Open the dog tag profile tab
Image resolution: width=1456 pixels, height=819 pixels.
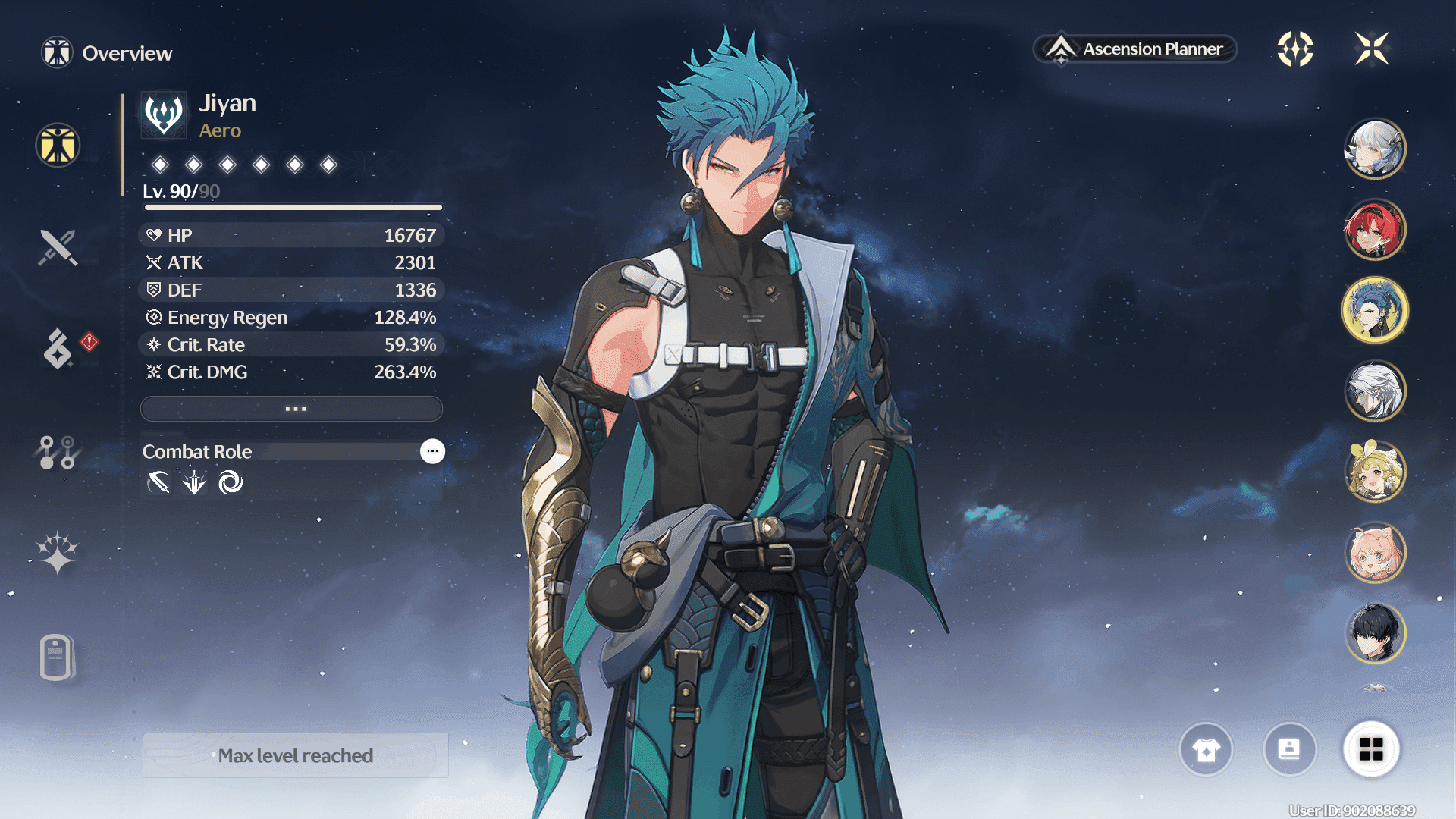point(57,657)
